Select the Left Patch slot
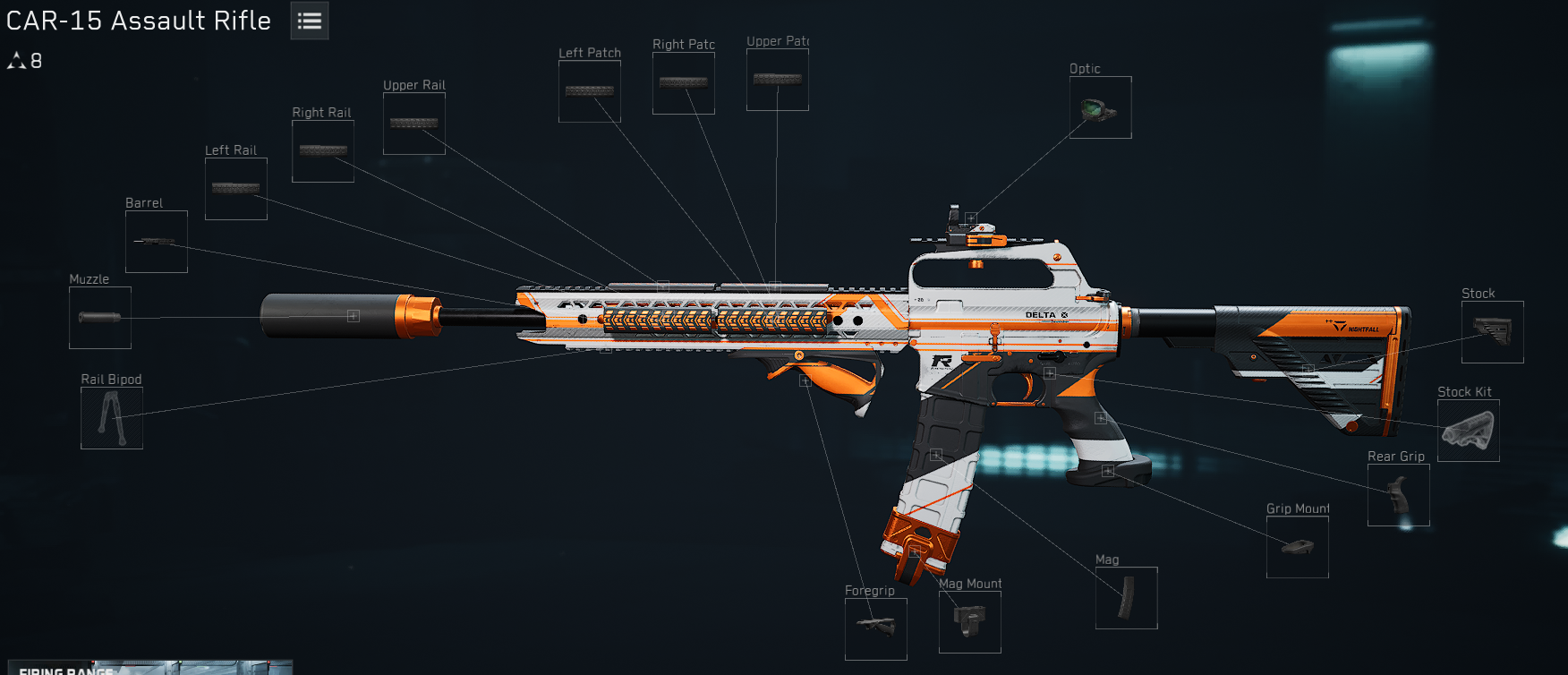1568x675 pixels. tap(589, 90)
